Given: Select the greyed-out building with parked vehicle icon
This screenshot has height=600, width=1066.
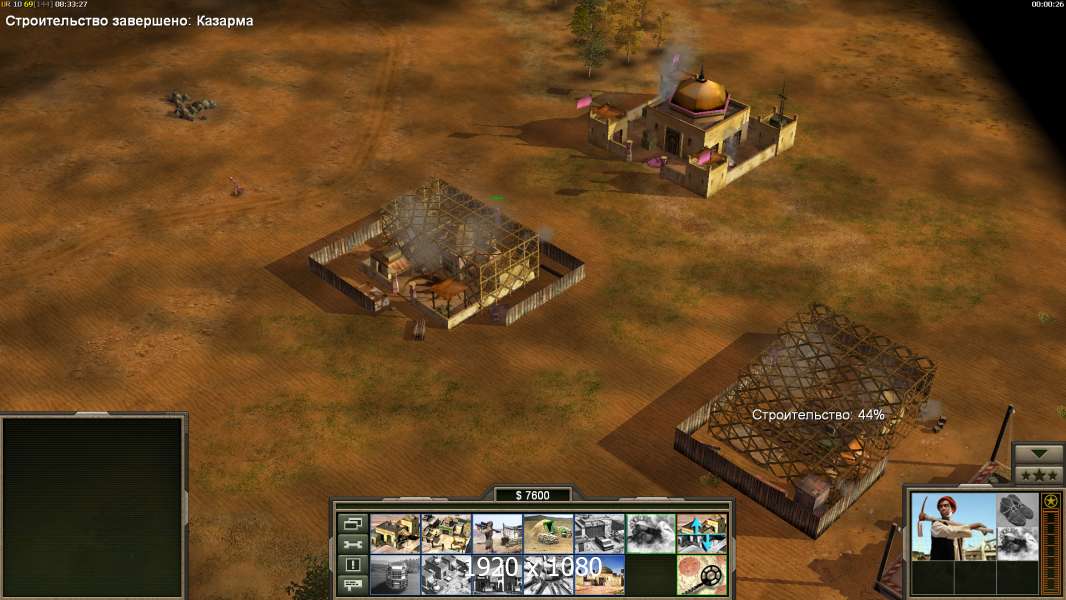Looking at the screenshot, I should (x=599, y=533).
